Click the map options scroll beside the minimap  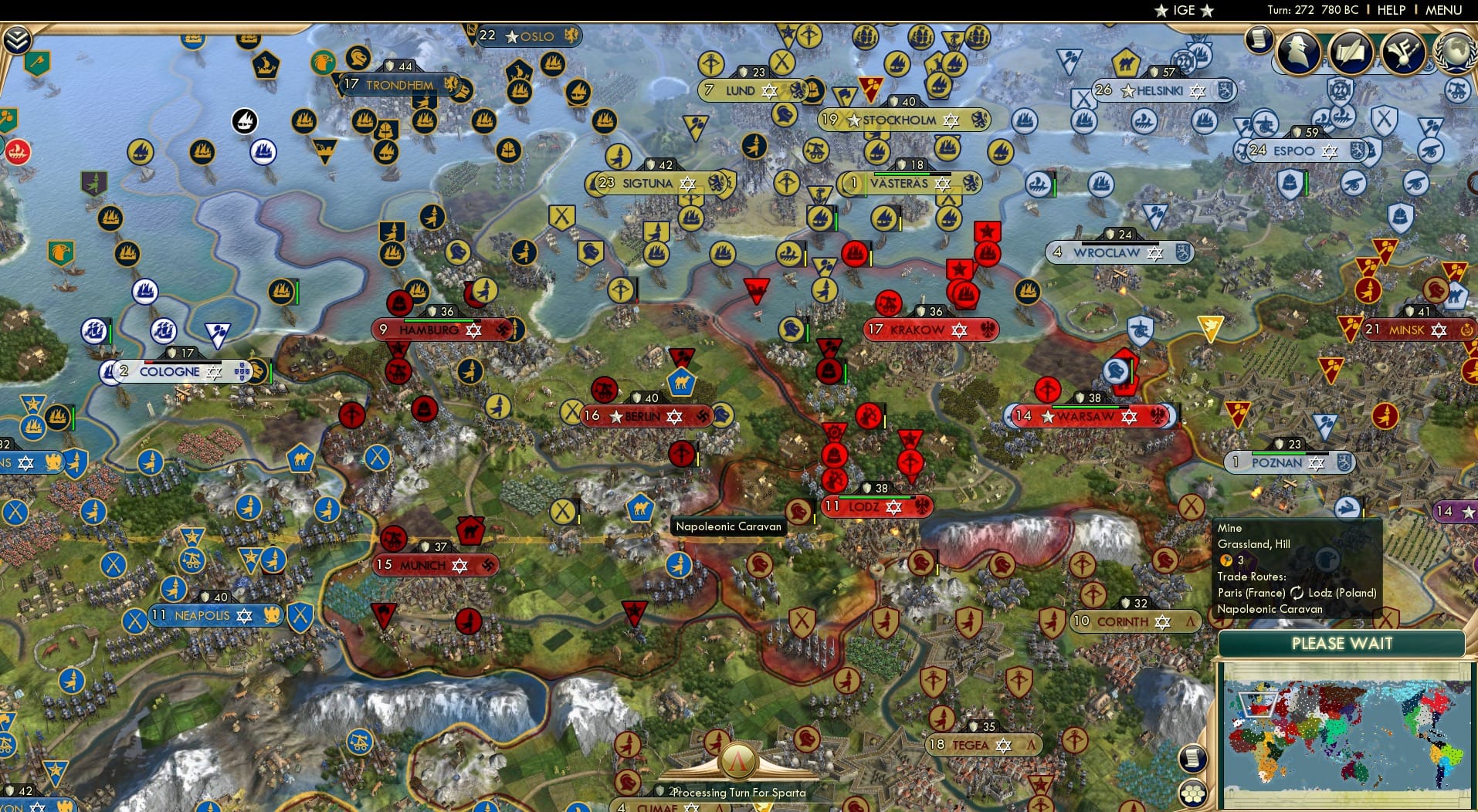pyautogui.click(x=1193, y=757)
